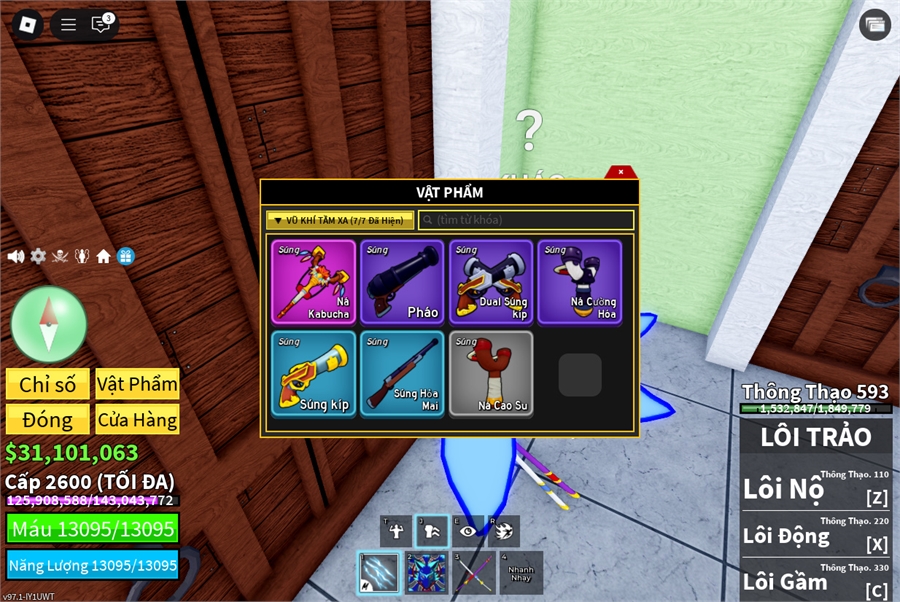The height and width of the screenshot is (602, 900).
Task: Pick the Ná Cường Hóa slingshot
Action: (580, 282)
